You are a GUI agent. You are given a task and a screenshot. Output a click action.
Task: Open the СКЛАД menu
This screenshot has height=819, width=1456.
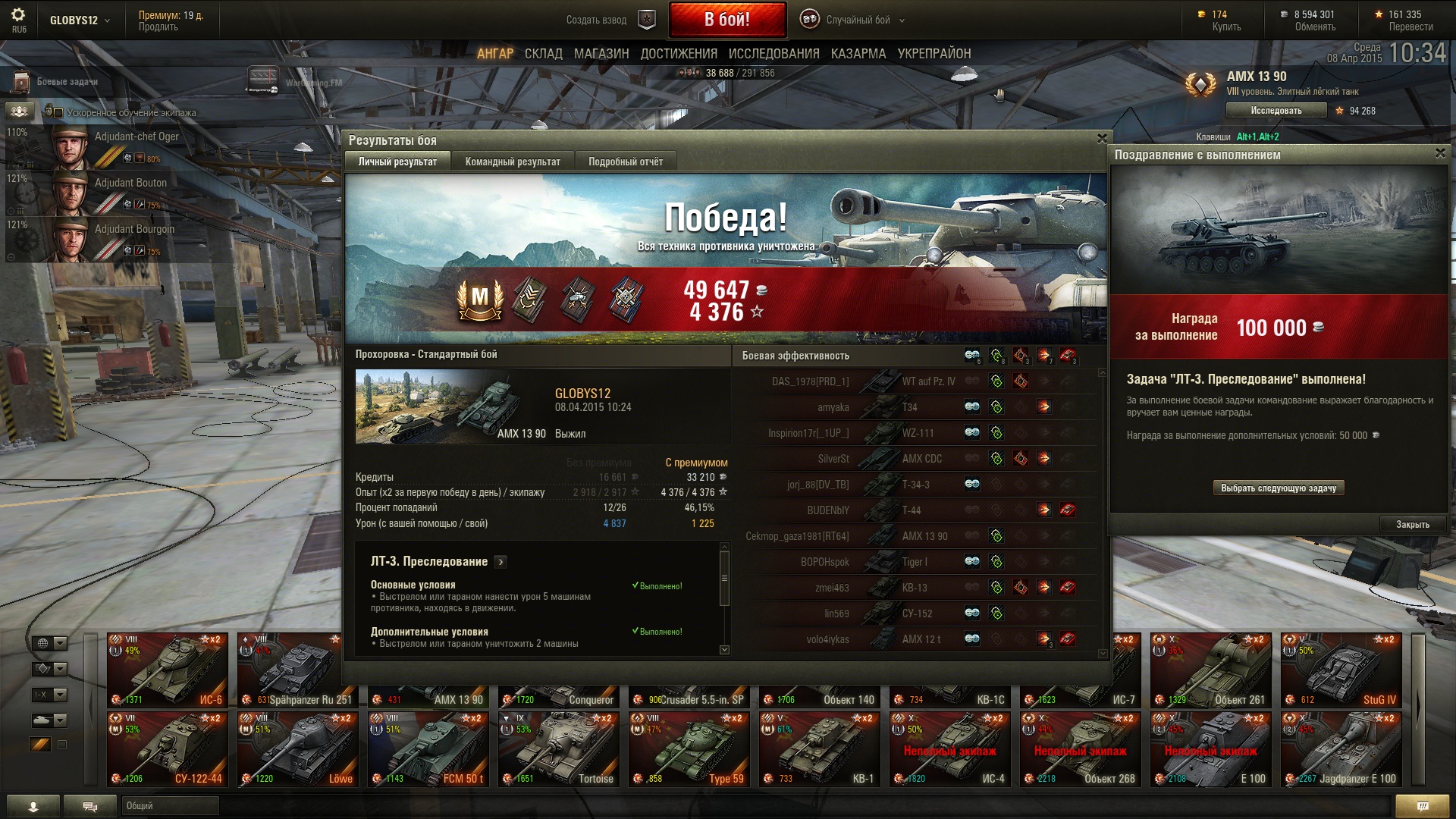coord(543,54)
